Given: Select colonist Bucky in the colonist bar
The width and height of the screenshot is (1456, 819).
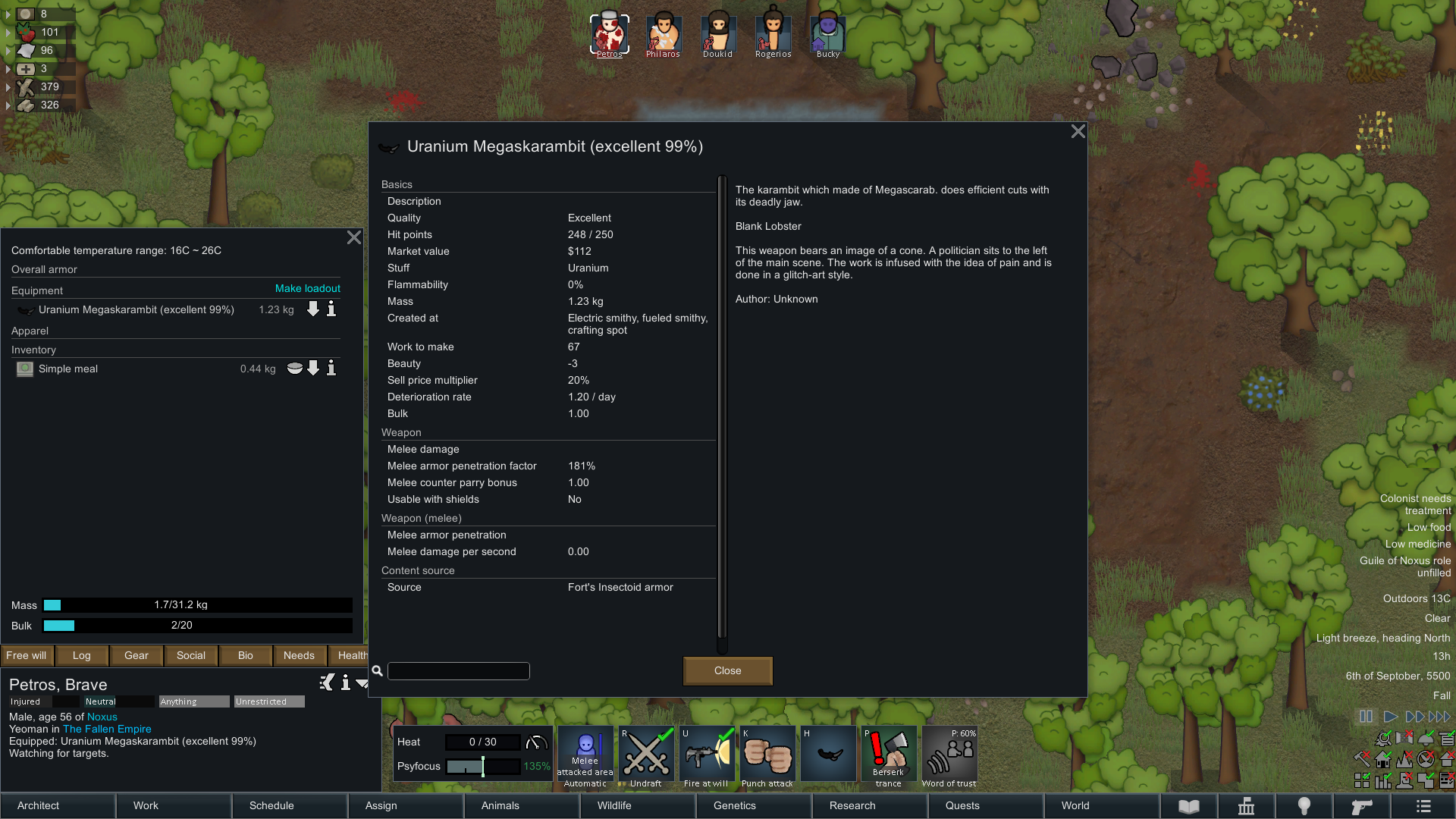Looking at the screenshot, I should 827,35.
